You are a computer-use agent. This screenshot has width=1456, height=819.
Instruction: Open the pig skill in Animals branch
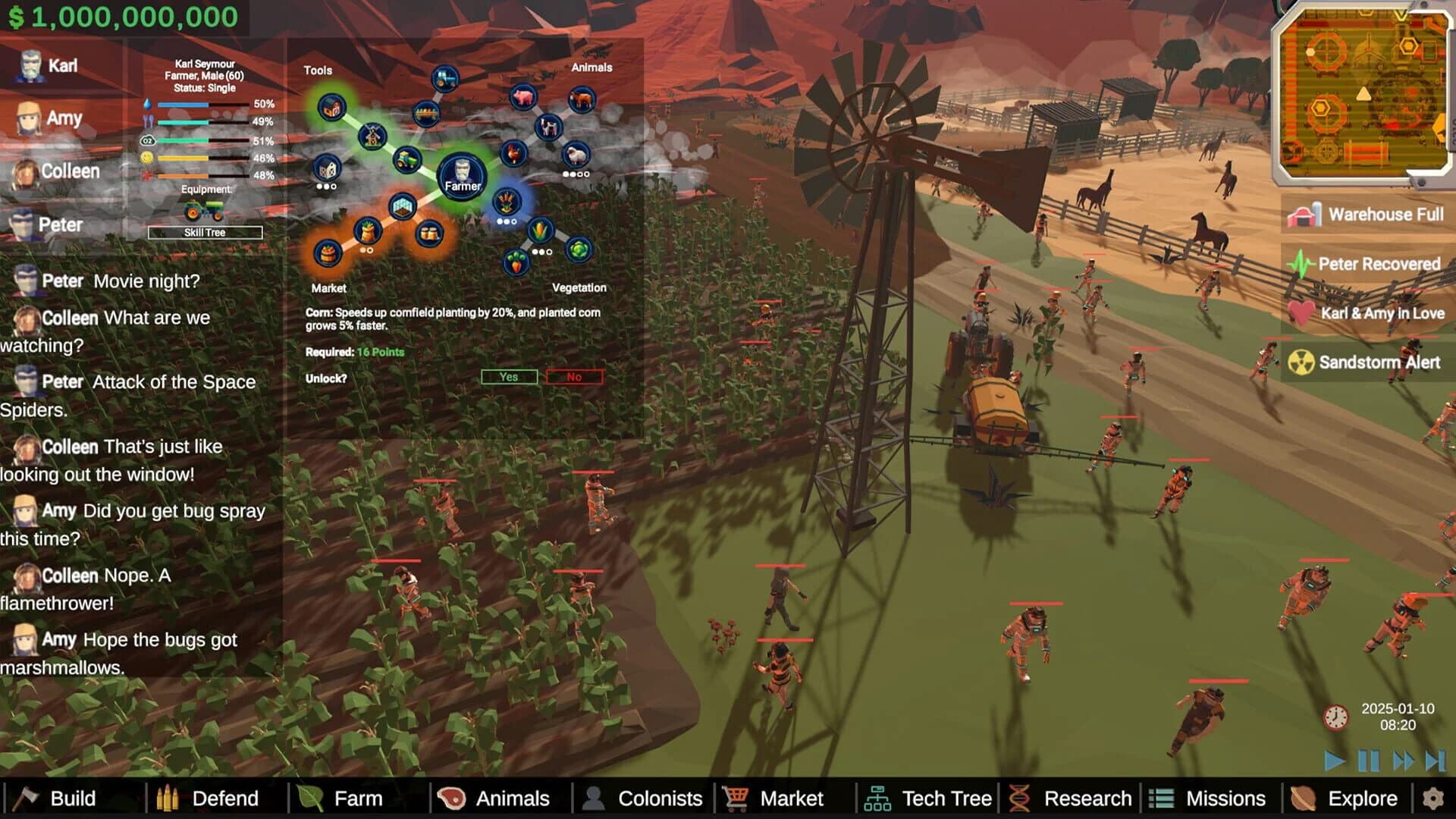coord(522,98)
